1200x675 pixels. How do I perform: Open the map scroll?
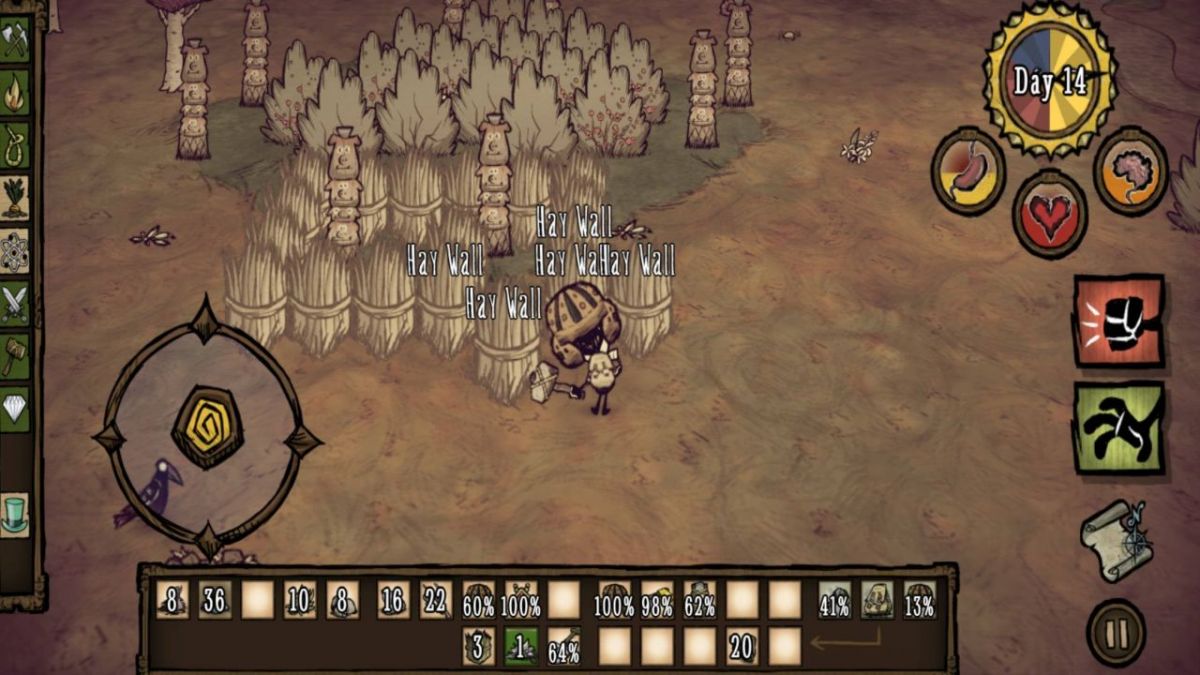[1116, 540]
